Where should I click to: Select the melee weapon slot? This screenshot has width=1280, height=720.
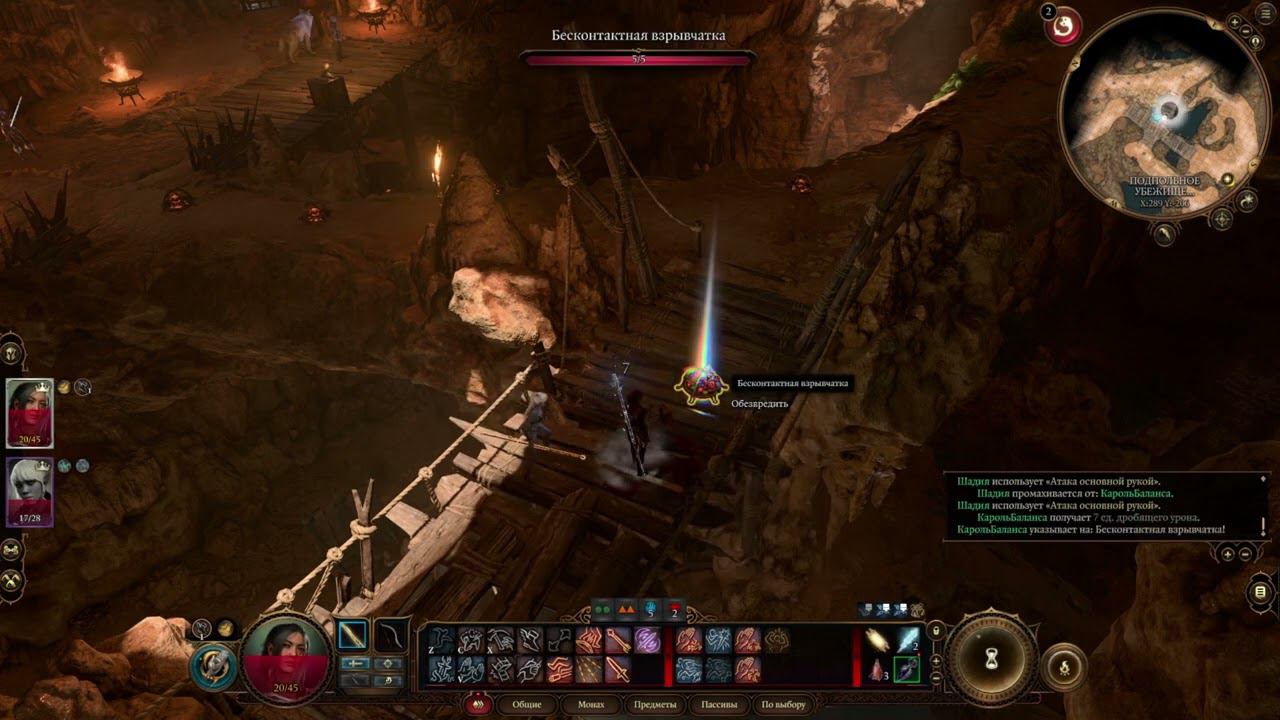[353, 635]
